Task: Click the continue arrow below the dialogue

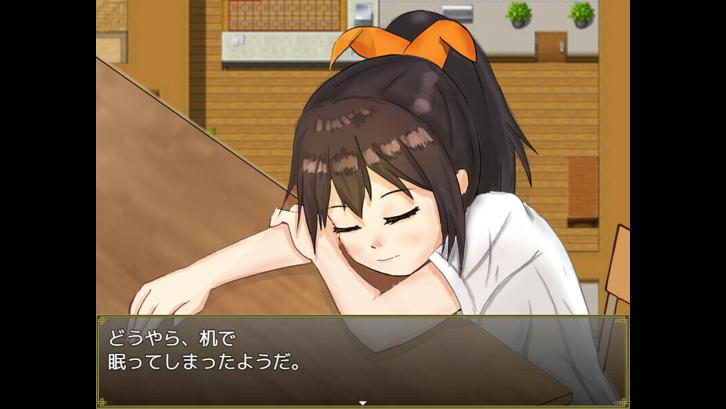Action: [x=363, y=403]
